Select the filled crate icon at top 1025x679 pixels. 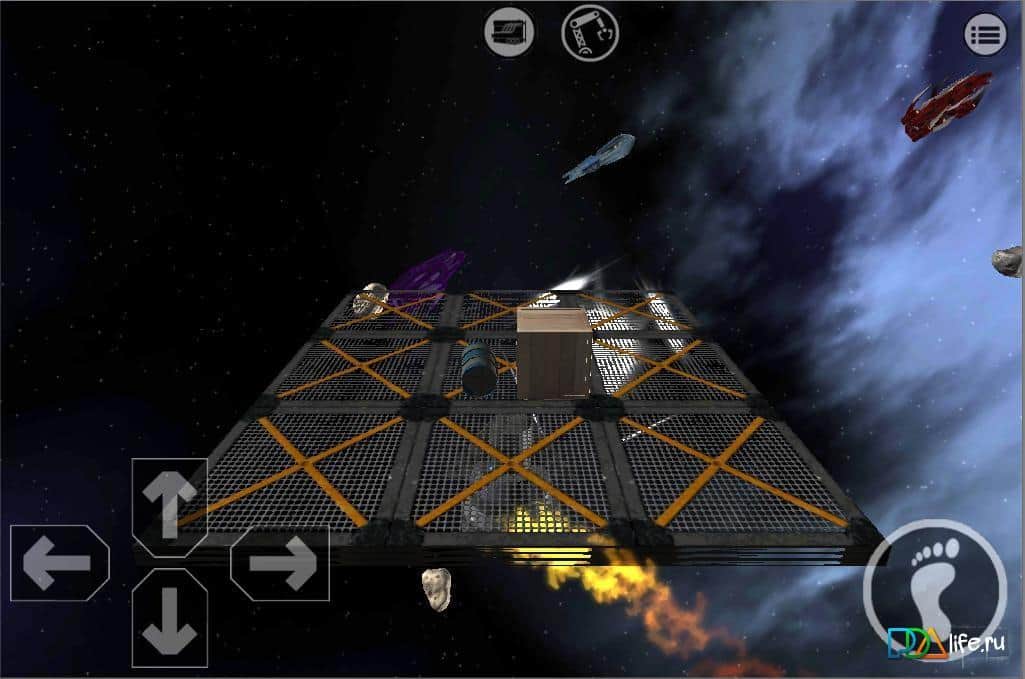509,33
